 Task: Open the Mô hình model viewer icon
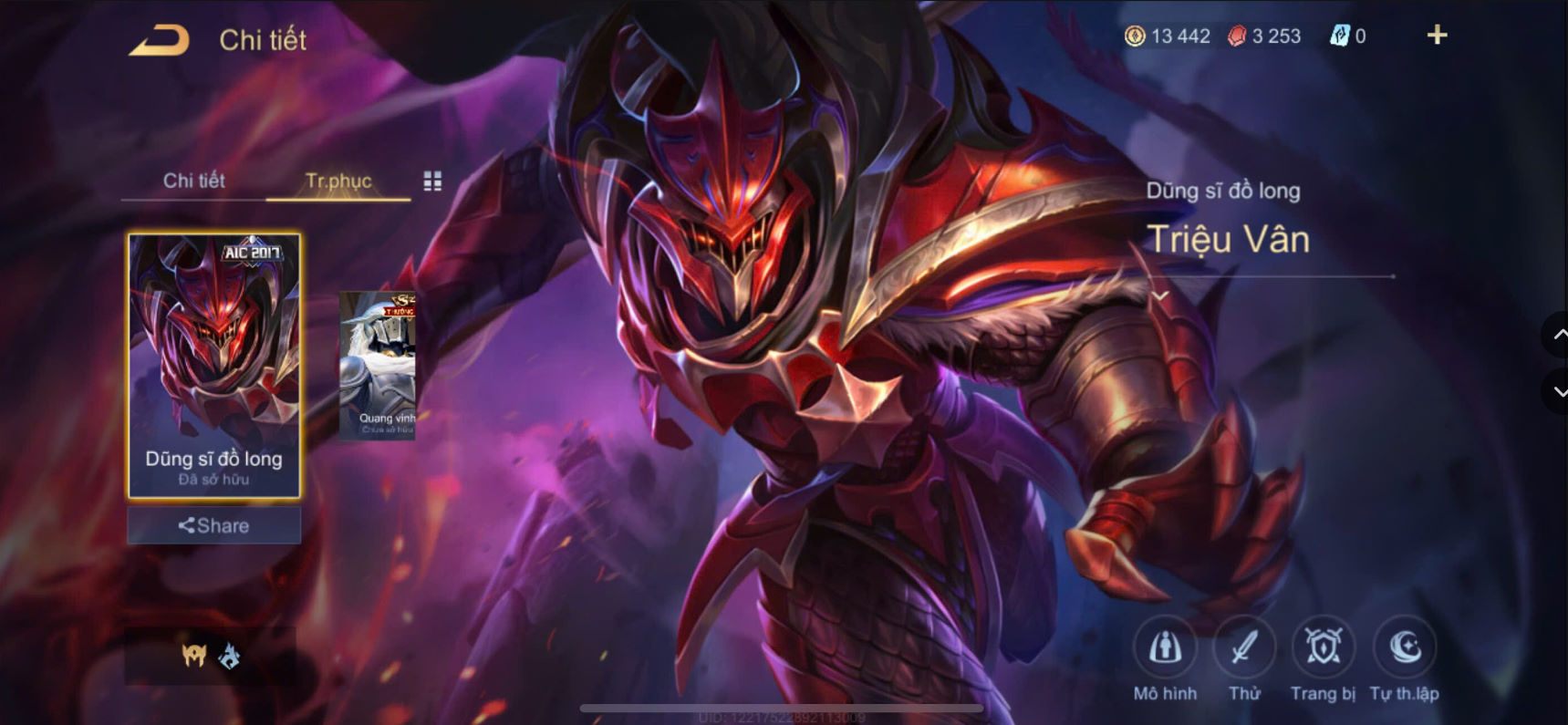click(1167, 649)
